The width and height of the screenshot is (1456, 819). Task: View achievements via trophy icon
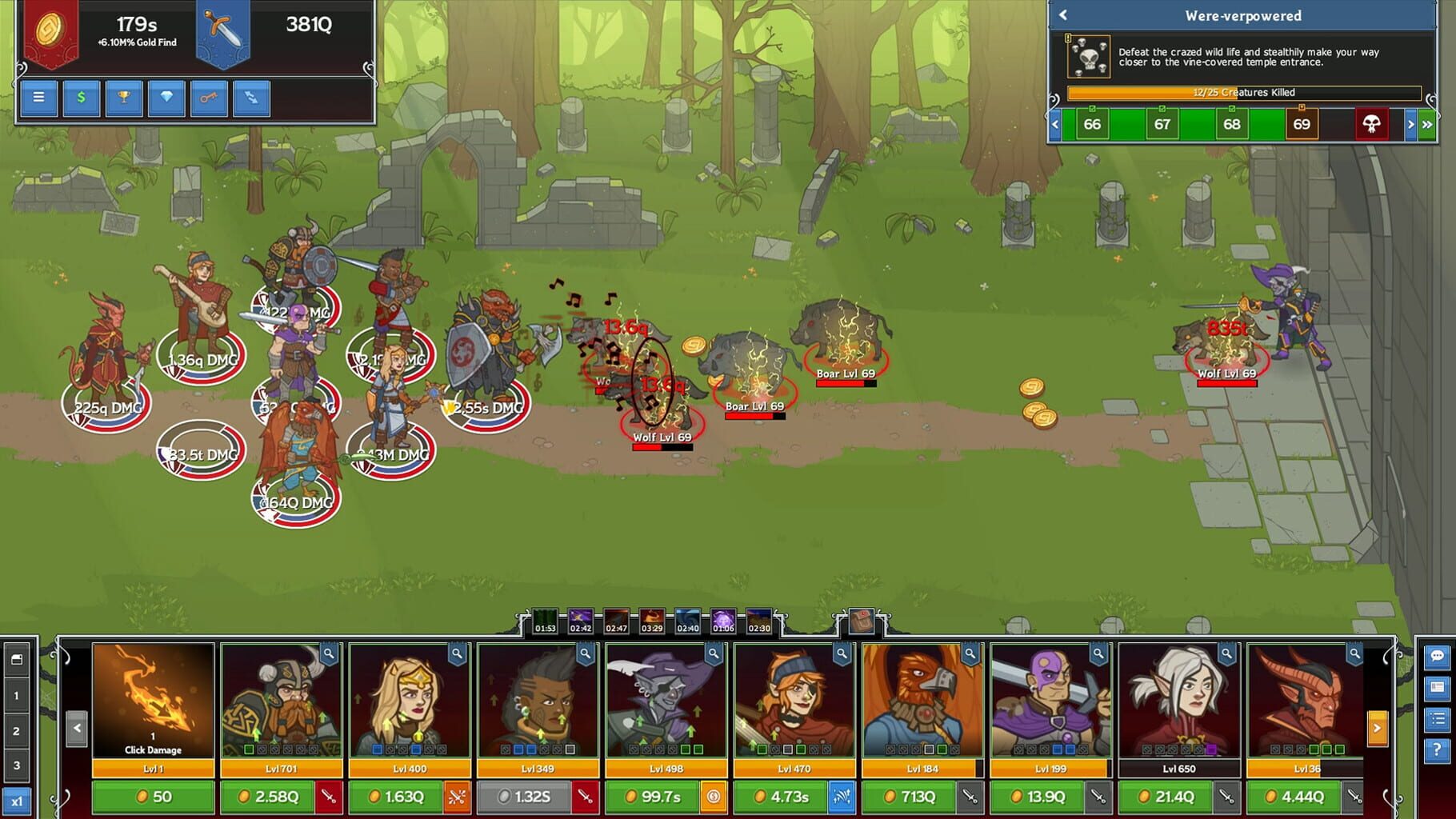(x=124, y=98)
